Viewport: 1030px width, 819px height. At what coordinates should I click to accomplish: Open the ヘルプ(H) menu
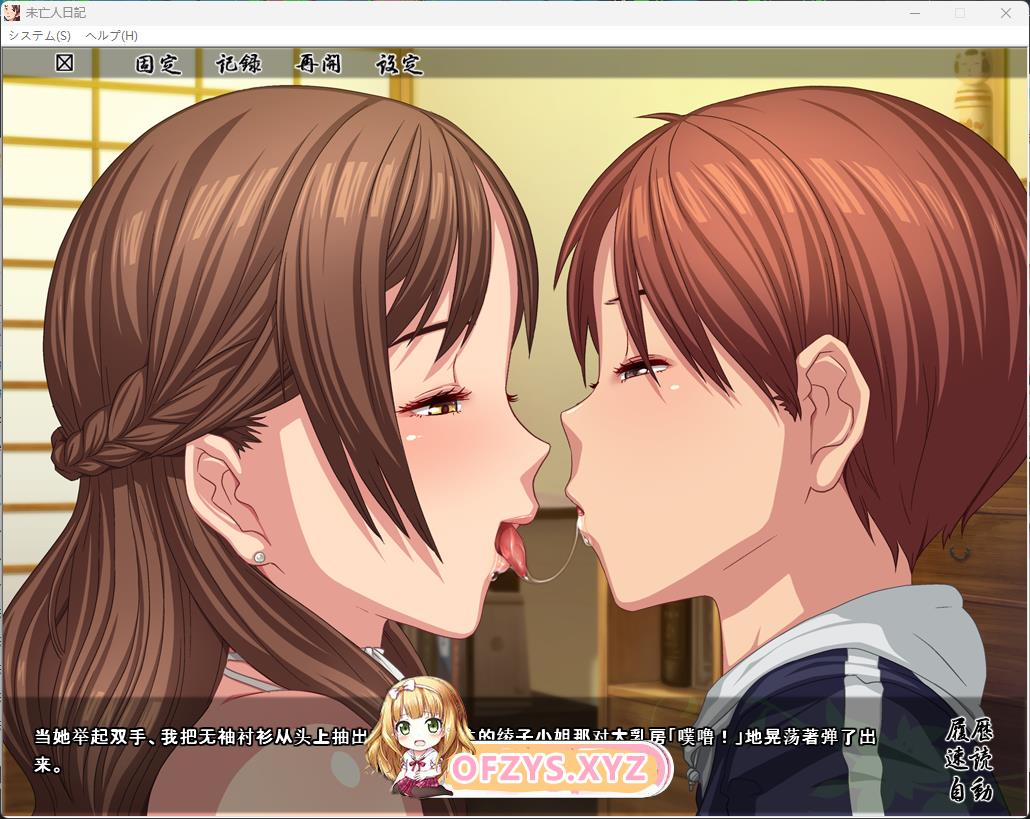pos(111,36)
